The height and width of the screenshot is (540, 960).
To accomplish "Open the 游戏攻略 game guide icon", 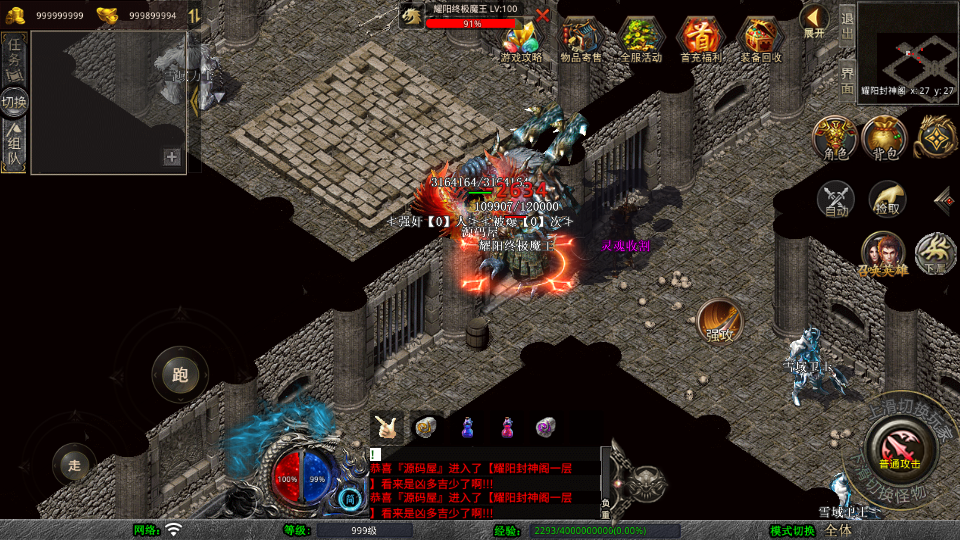I will coord(522,40).
